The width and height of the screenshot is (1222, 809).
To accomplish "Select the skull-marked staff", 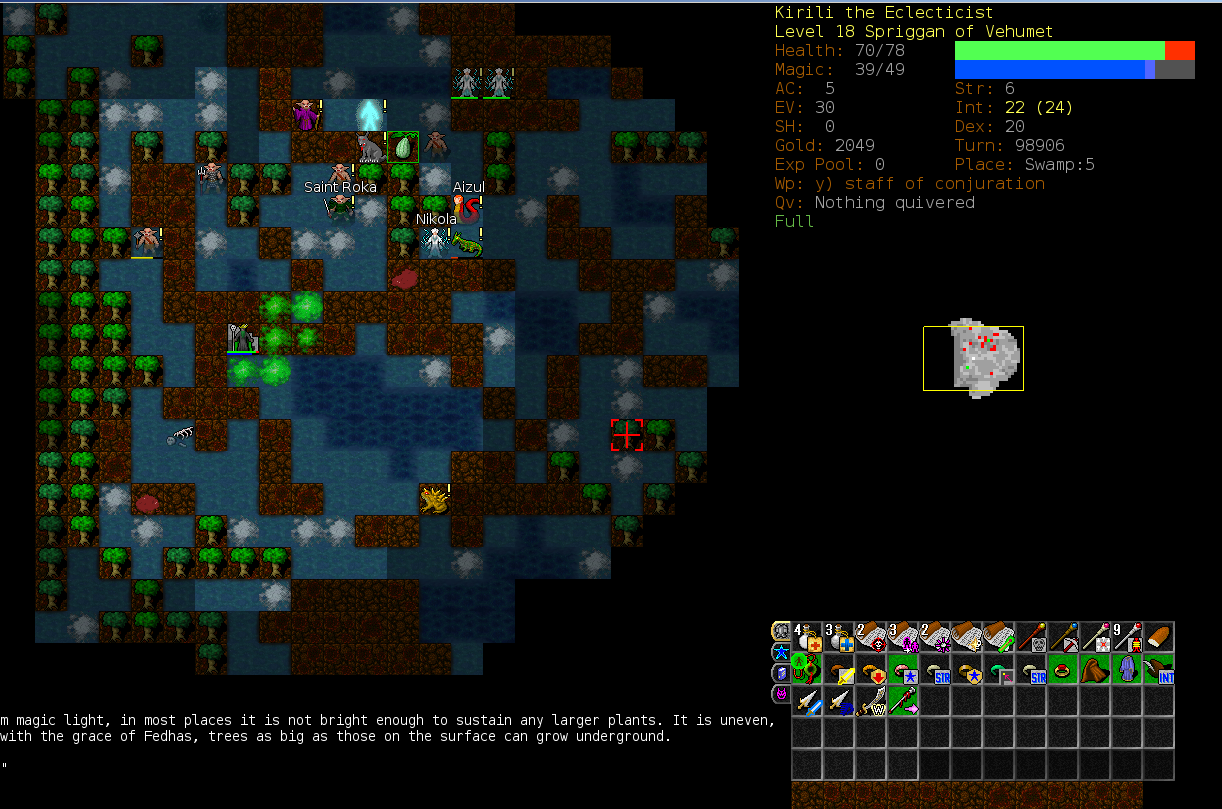I will [1032, 638].
